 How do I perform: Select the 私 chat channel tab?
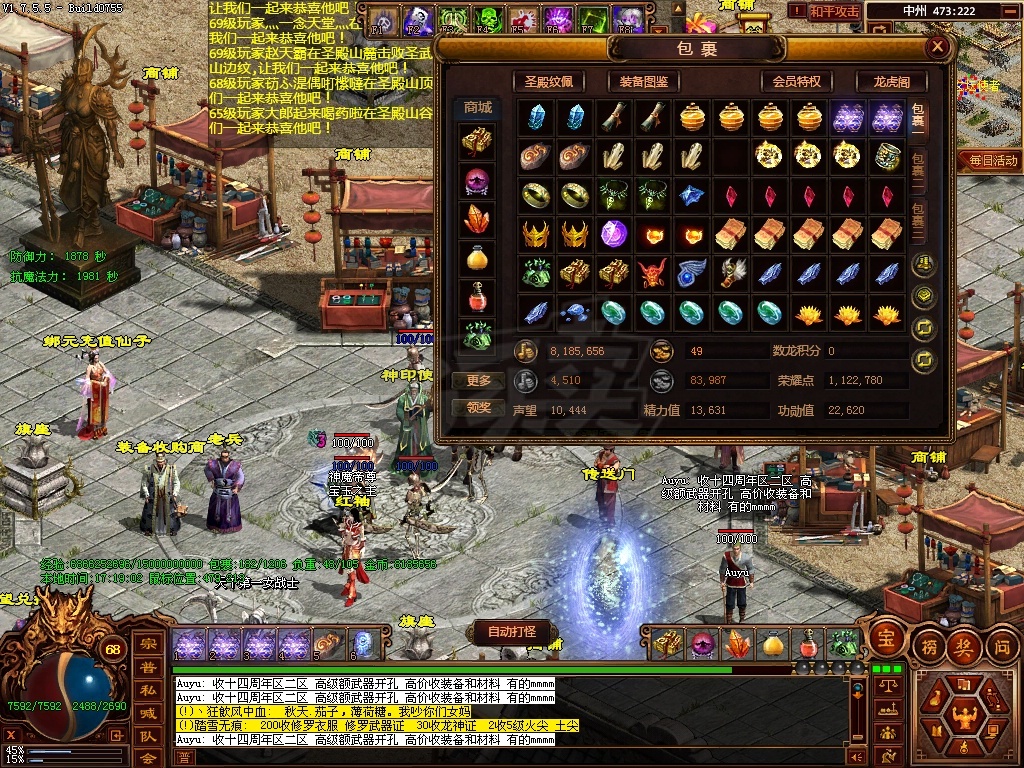click(147, 689)
